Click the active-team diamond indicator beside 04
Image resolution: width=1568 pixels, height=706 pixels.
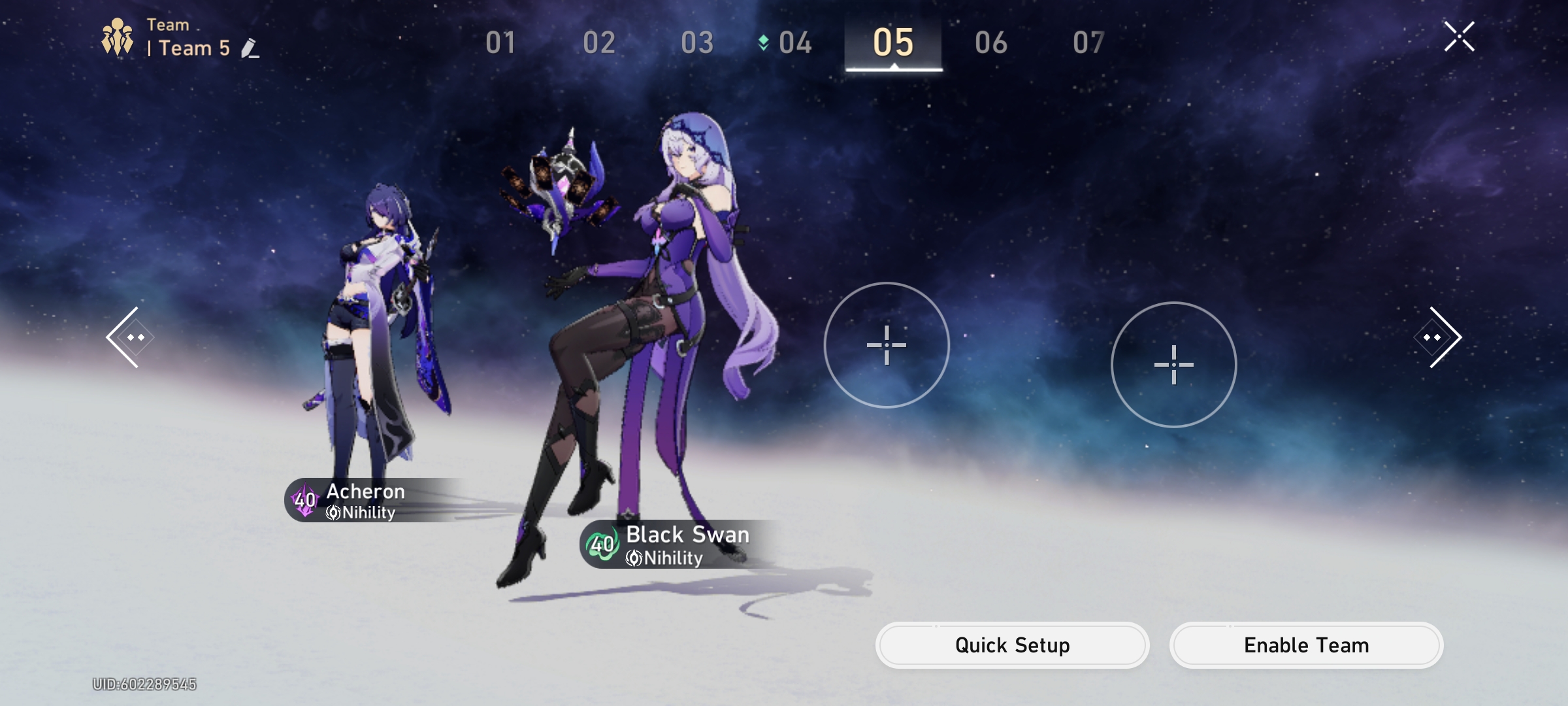coord(762,41)
